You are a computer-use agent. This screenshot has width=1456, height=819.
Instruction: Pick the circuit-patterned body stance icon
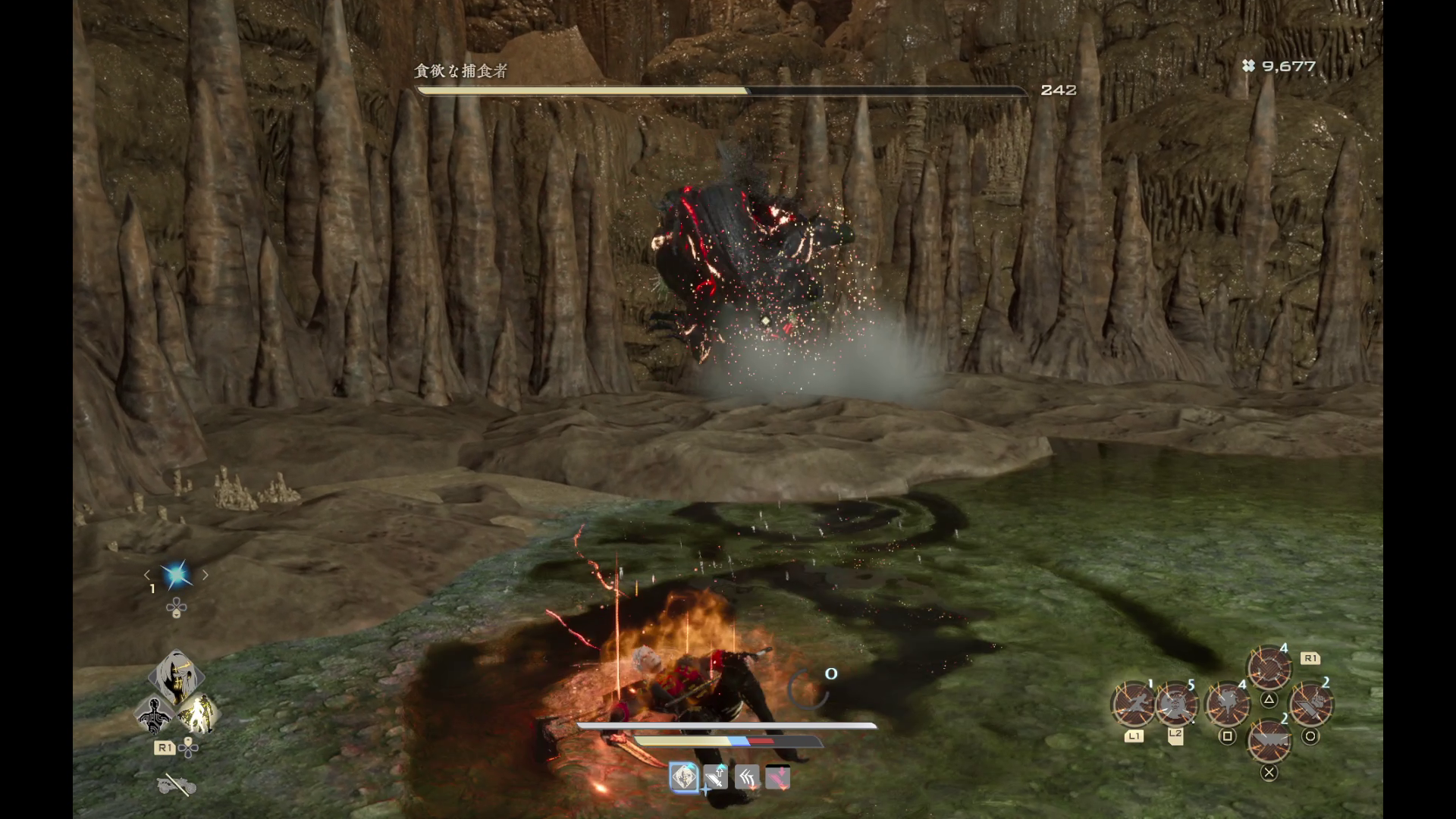(x=155, y=714)
